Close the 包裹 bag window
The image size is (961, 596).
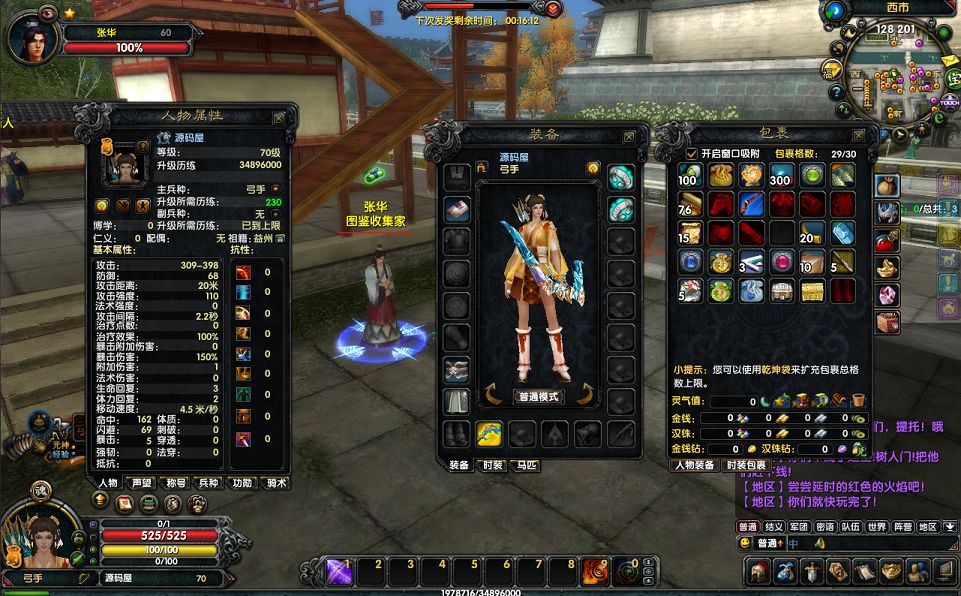pyautogui.click(x=858, y=135)
